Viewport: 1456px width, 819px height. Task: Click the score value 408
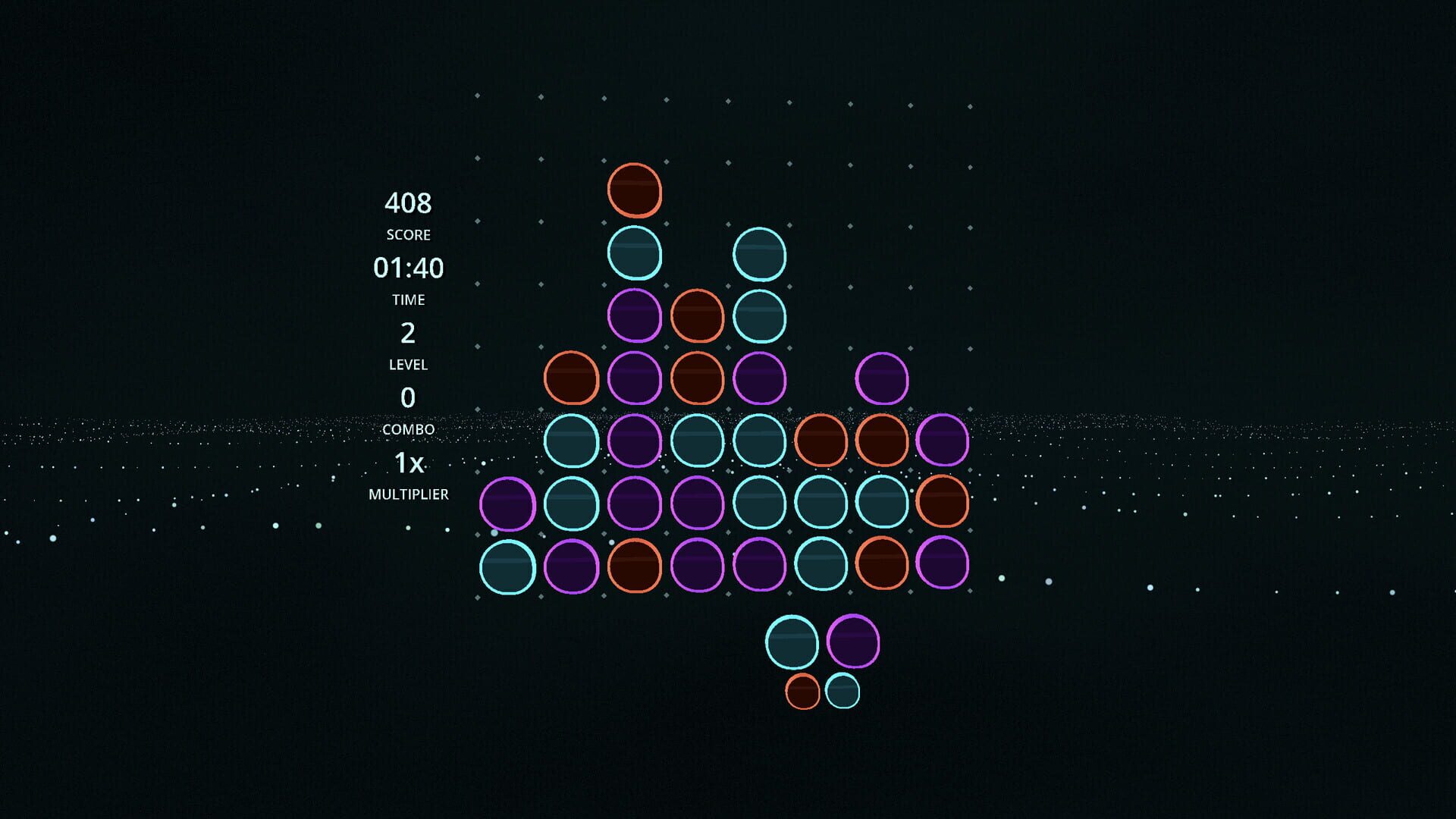[x=408, y=202]
